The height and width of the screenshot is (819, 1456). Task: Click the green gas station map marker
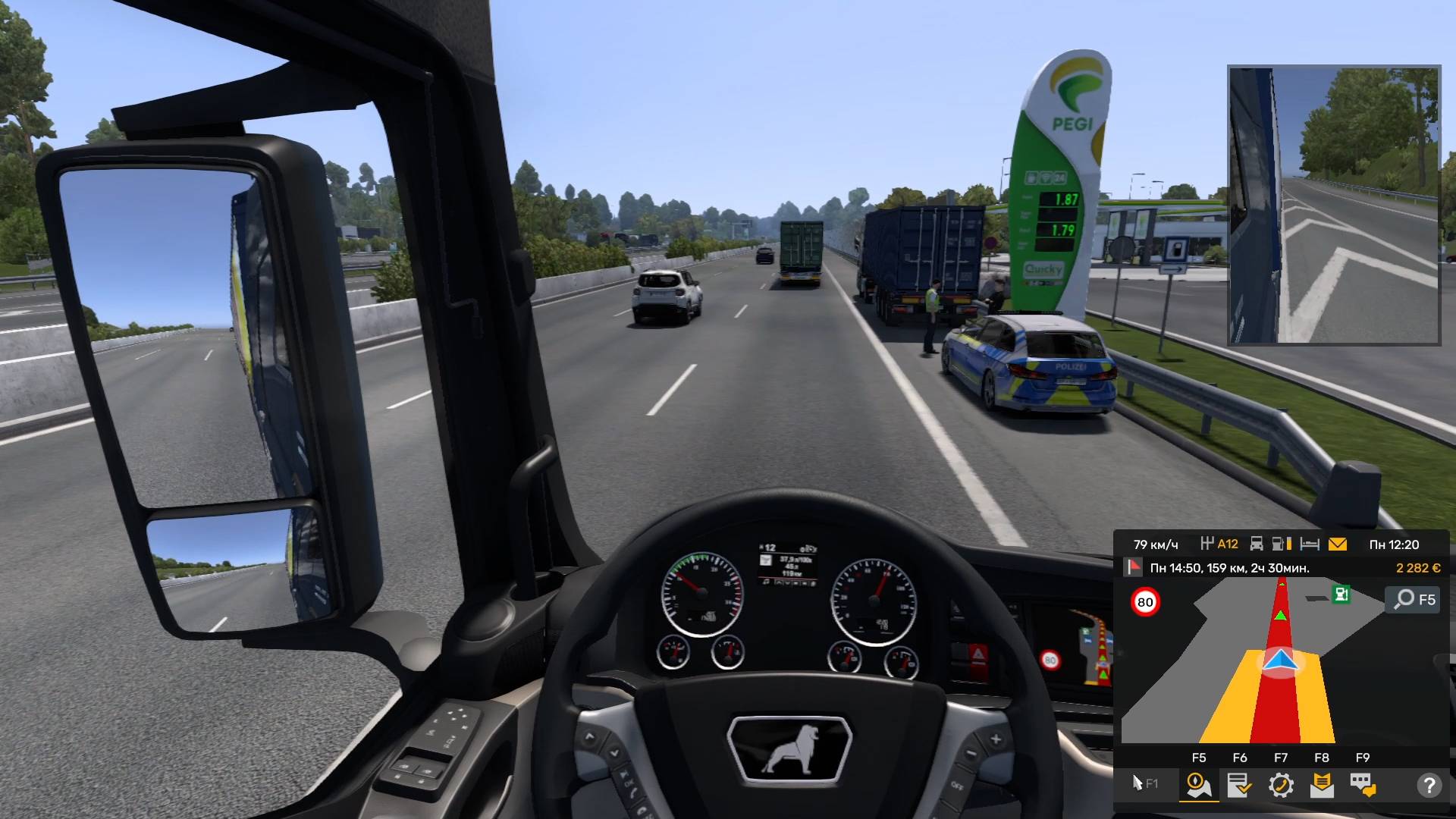1341,595
